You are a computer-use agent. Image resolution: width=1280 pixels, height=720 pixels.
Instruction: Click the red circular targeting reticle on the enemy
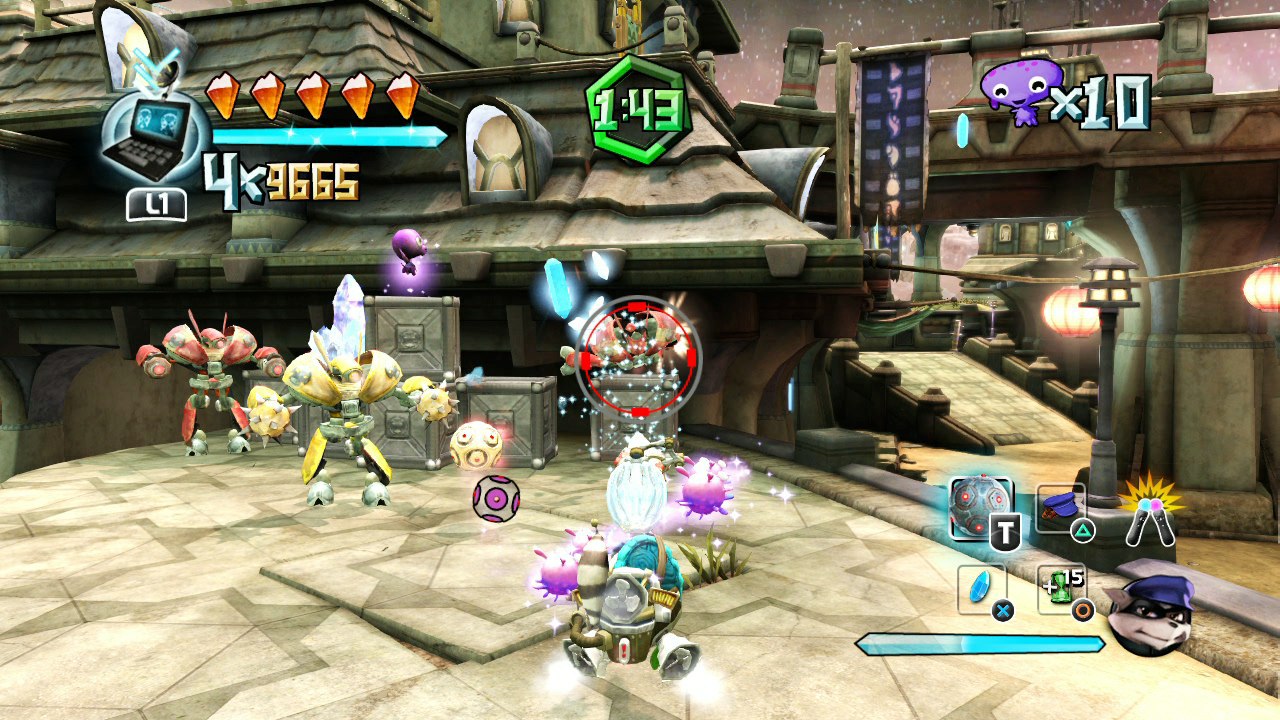[x=638, y=358]
